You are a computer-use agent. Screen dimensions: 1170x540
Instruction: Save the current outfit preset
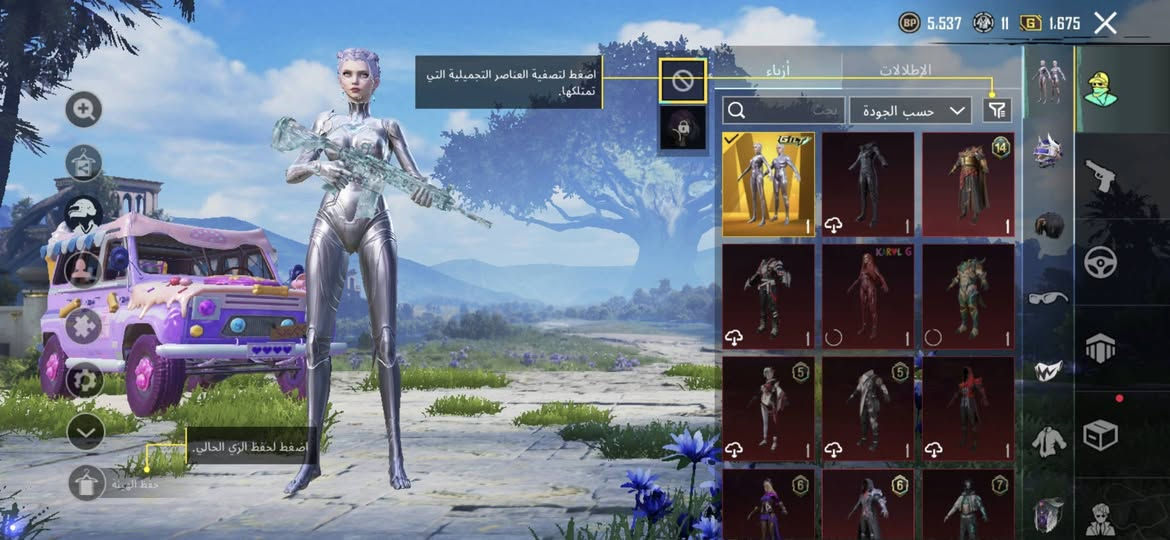pyautogui.click(x=86, y=483)
